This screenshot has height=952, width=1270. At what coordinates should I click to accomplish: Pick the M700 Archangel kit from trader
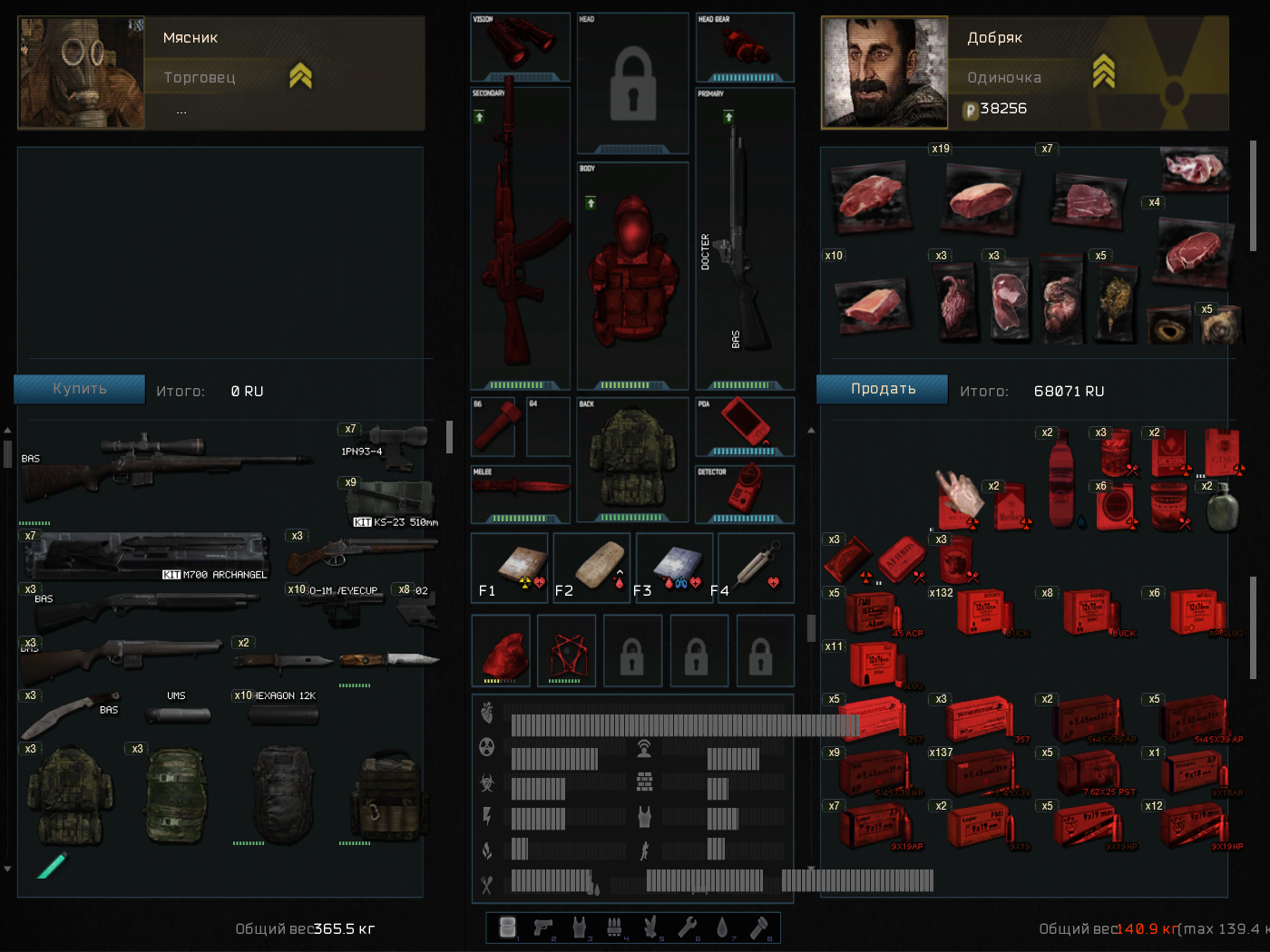pos(145,555)
